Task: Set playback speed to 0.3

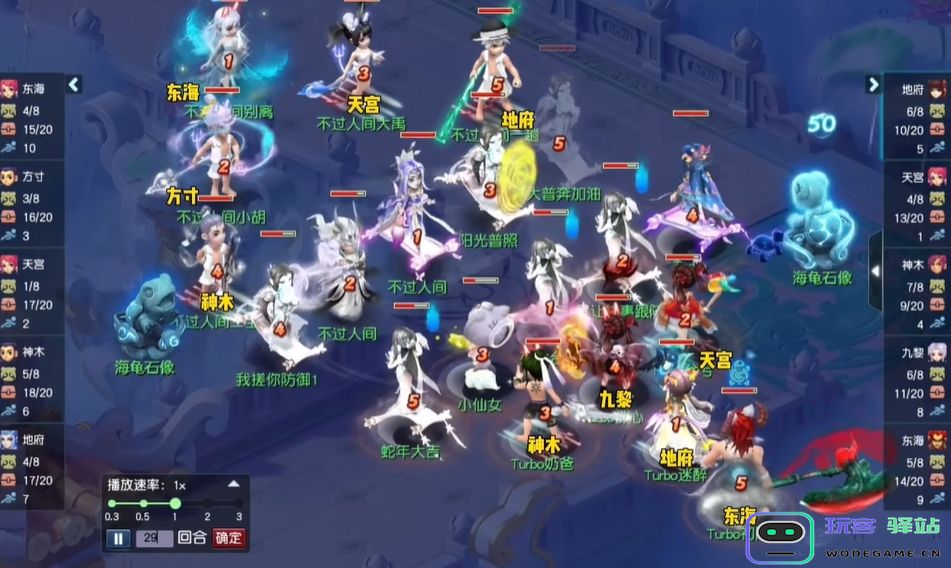Action: coord(111,504)
